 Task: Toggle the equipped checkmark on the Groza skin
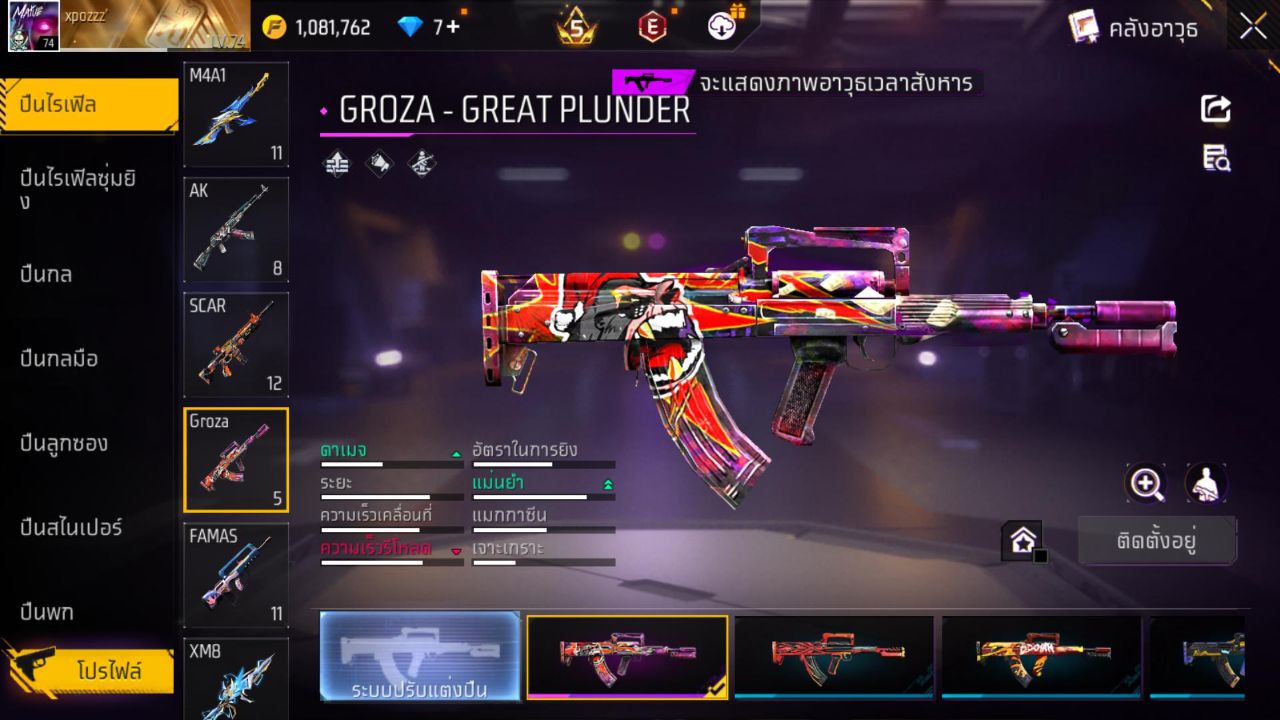pos(716,690)
